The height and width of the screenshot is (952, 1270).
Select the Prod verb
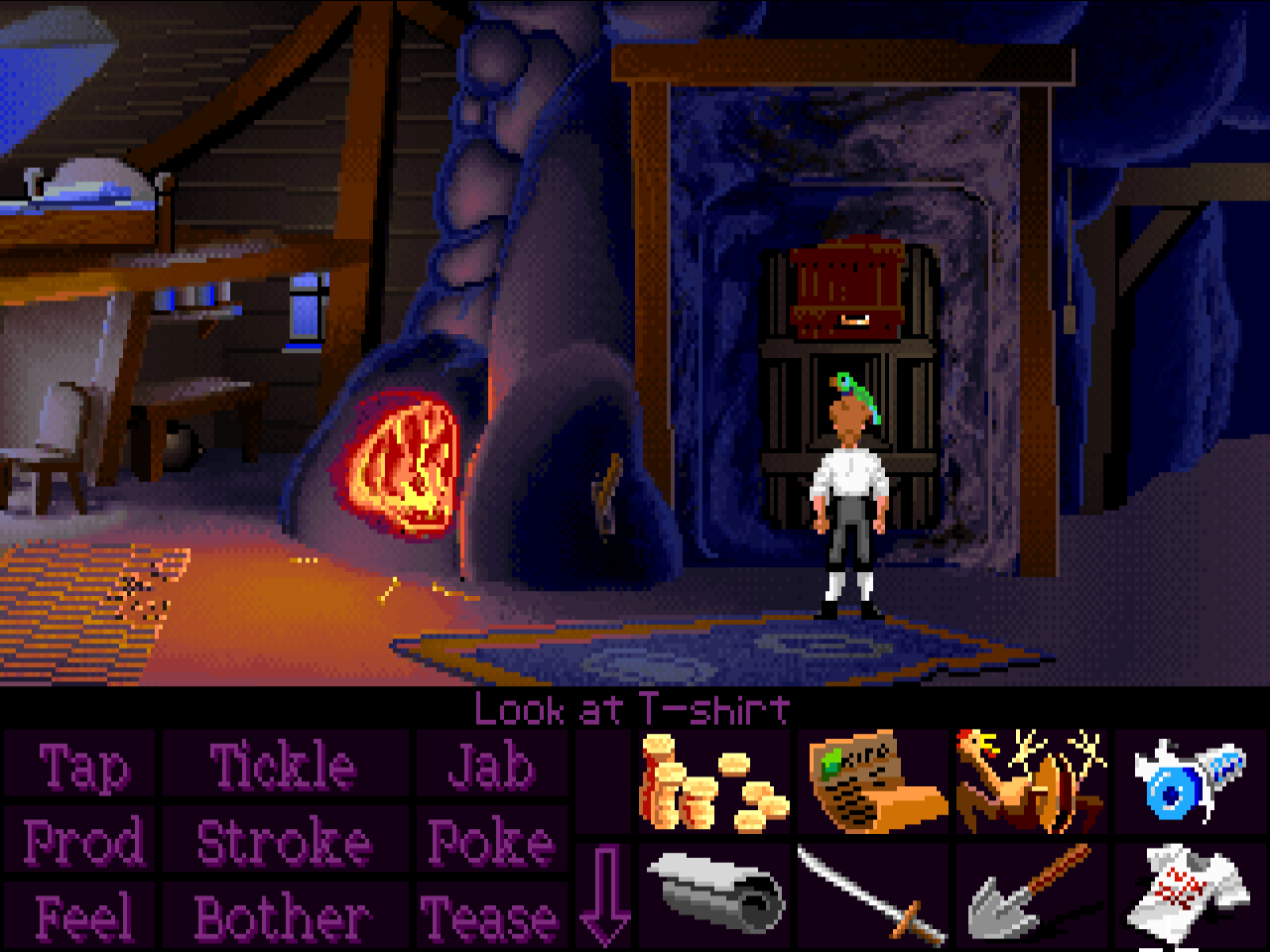point(82,843)
